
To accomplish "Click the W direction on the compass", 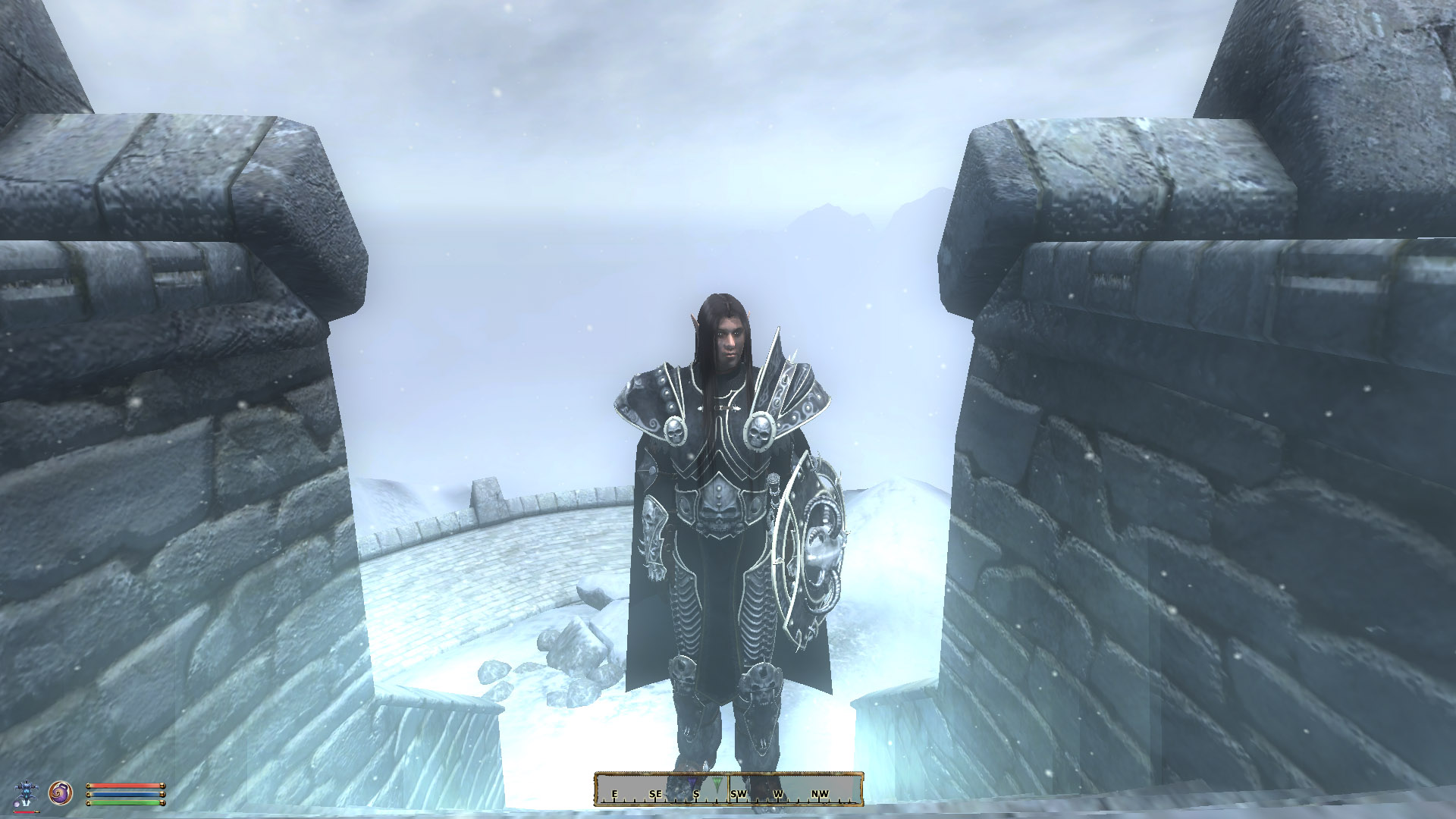I will (779, 794).
